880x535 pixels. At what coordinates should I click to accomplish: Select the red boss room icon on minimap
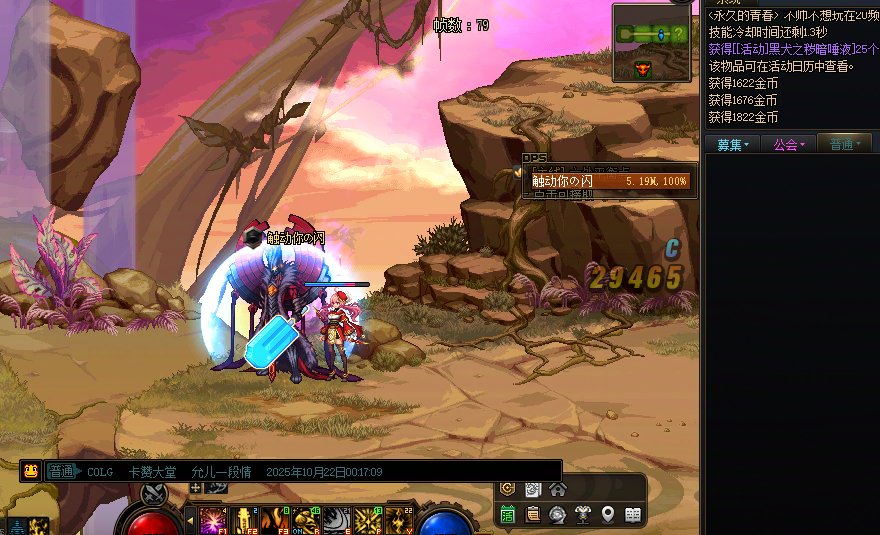click(643, 68)
